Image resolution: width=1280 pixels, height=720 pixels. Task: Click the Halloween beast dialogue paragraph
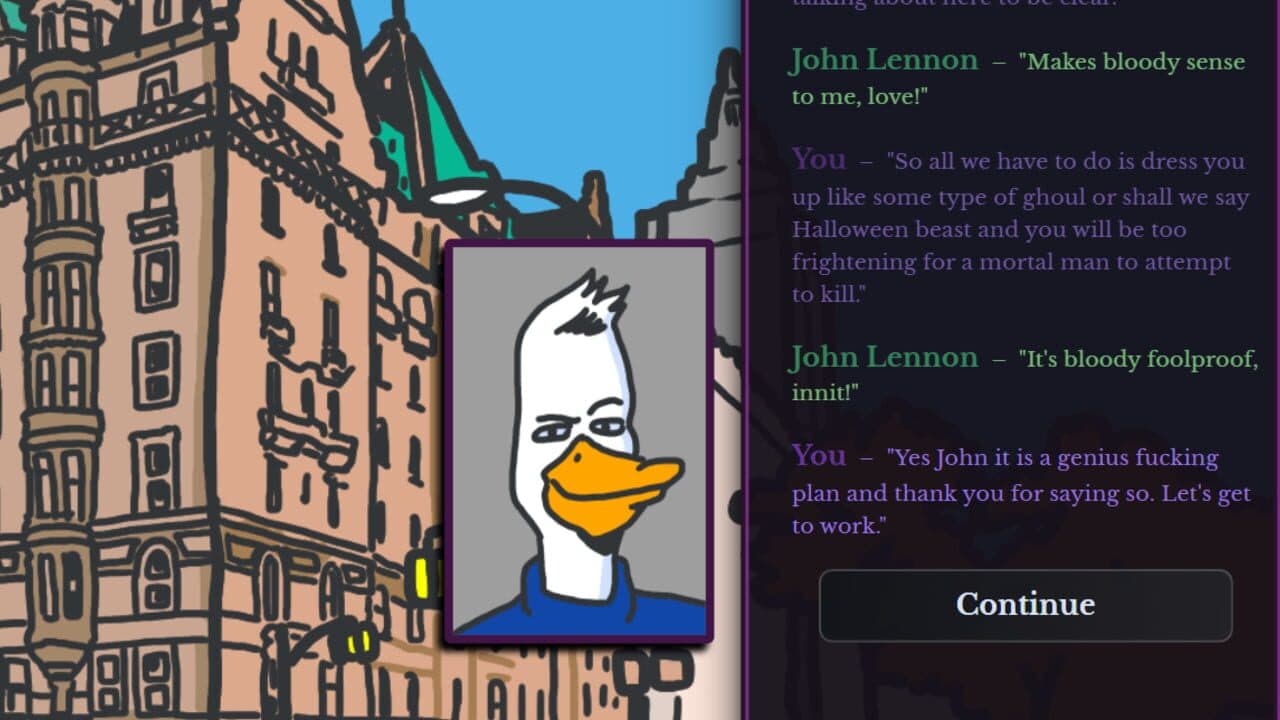pyautogui.click(x=1010, y=228)
